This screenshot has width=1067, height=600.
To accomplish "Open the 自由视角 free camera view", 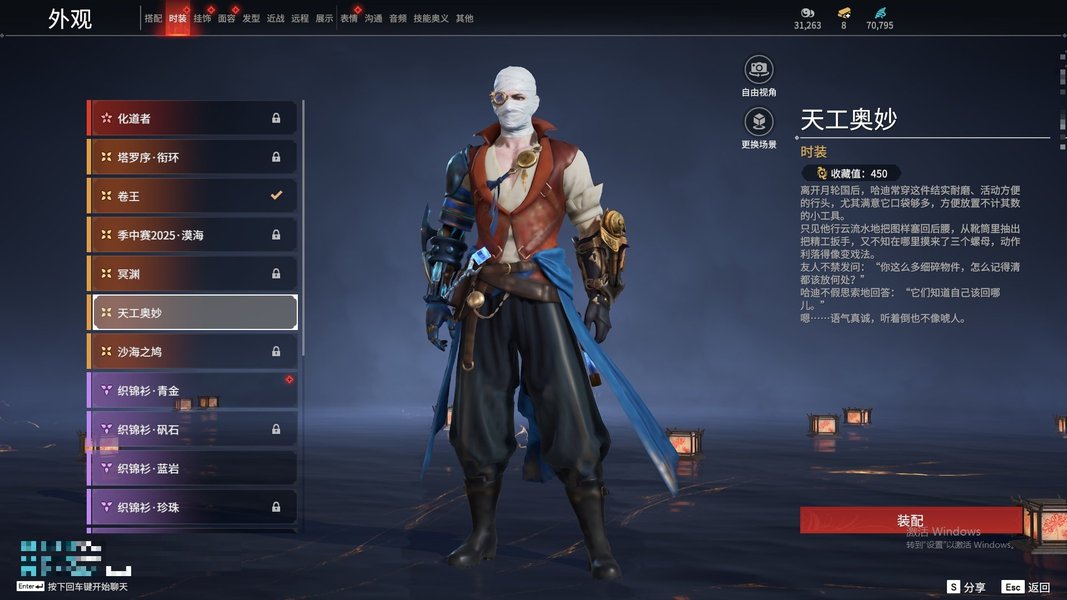I will pyautogui.click(x=759, y=69).
